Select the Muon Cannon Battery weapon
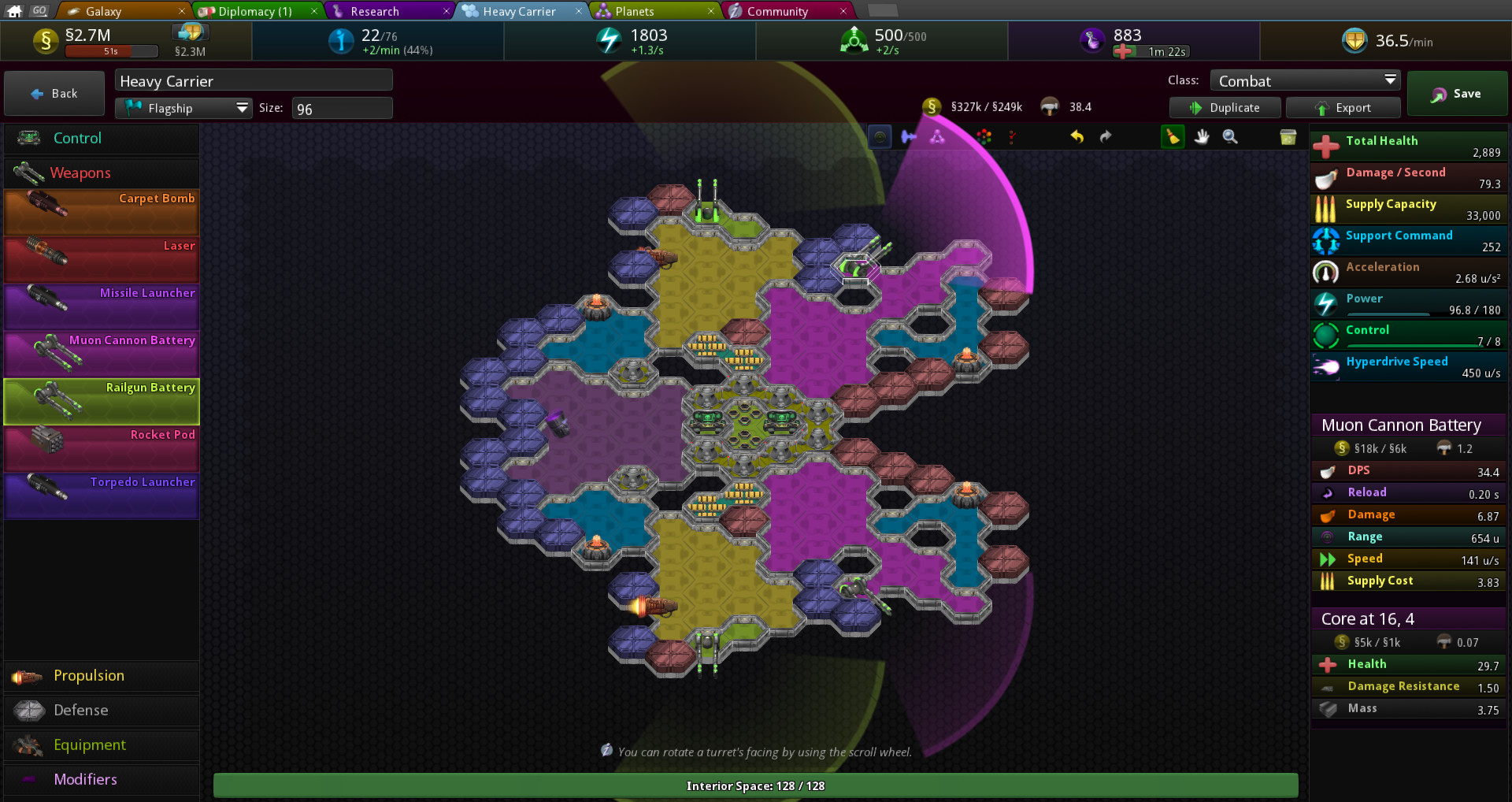 pyautogui.click(x=101, y=351)
